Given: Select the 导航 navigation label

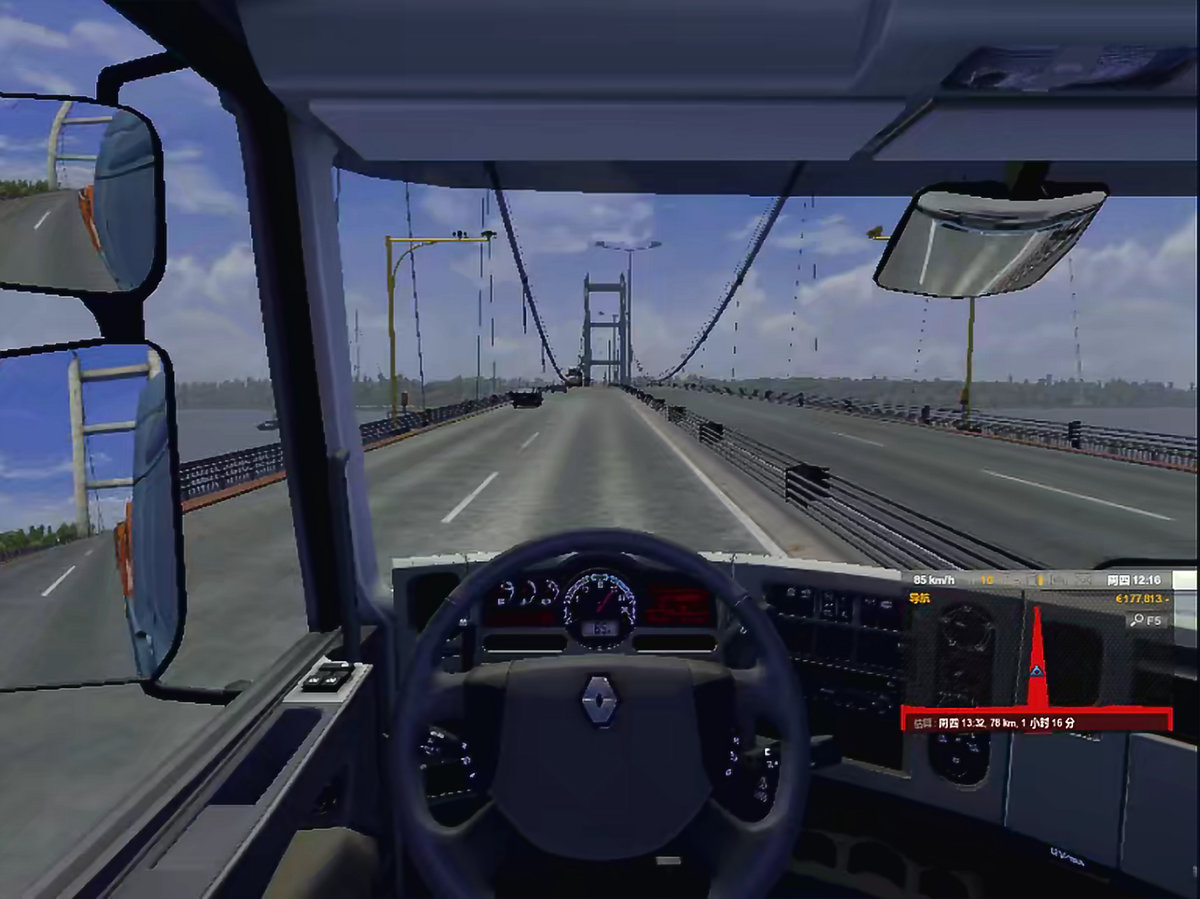Looking at the screenshot, I should [x=918, y=598].
